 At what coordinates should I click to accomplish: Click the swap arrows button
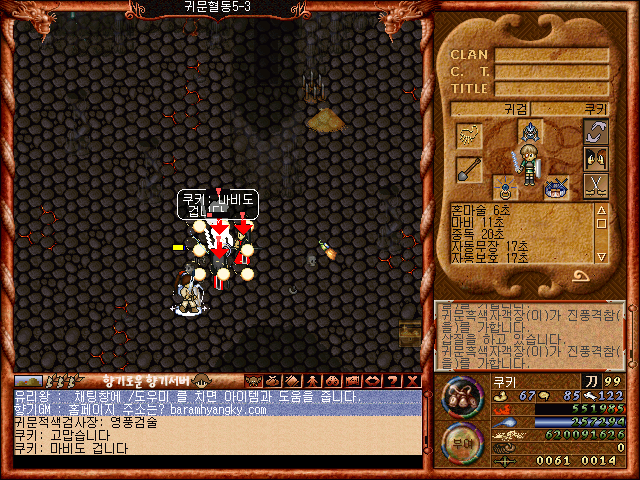[x=596, y=133]
